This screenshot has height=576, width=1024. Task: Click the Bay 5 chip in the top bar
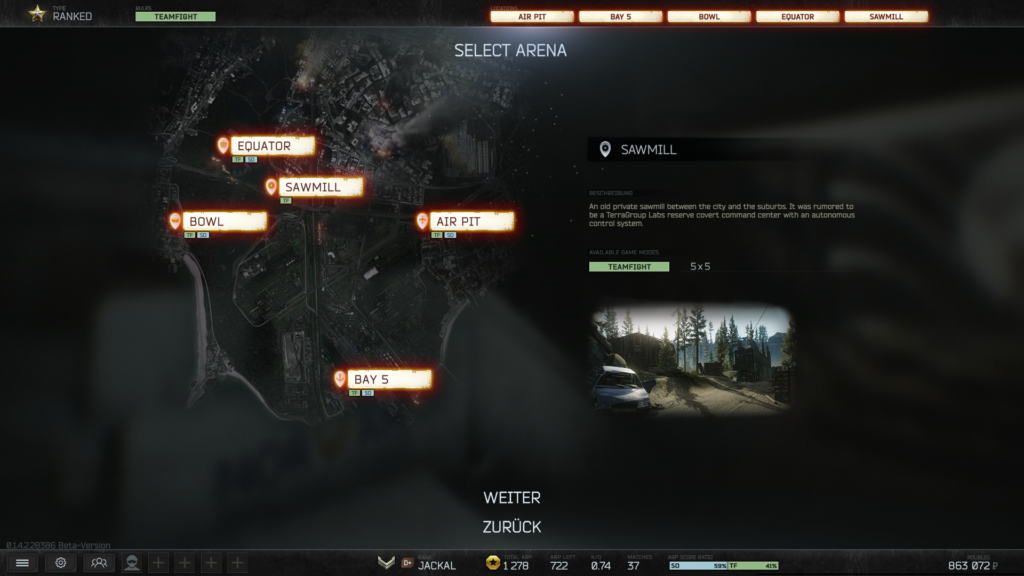click(x=620, y=17)
